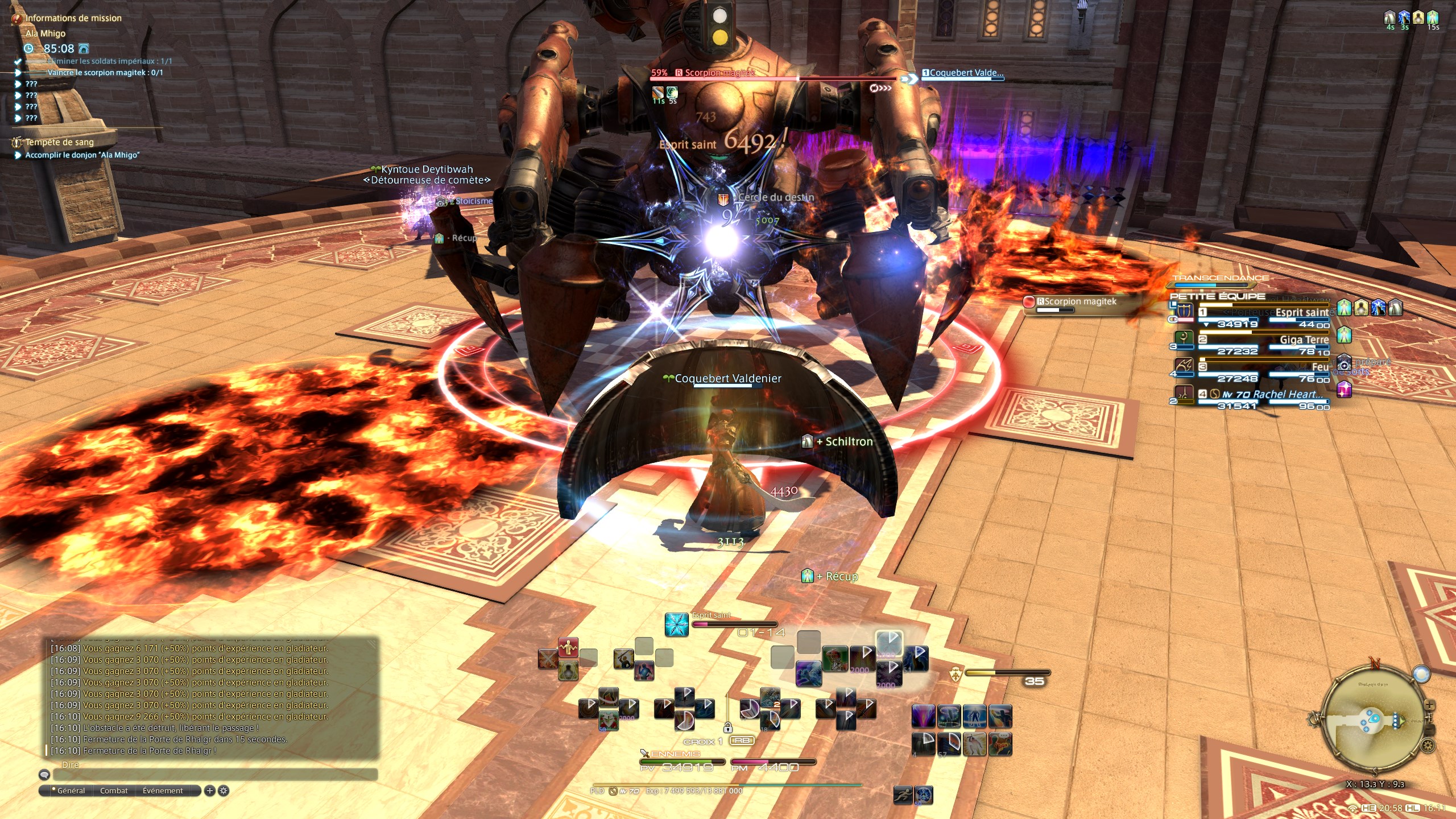Switch to the Combat chat tab

(114, 791)
